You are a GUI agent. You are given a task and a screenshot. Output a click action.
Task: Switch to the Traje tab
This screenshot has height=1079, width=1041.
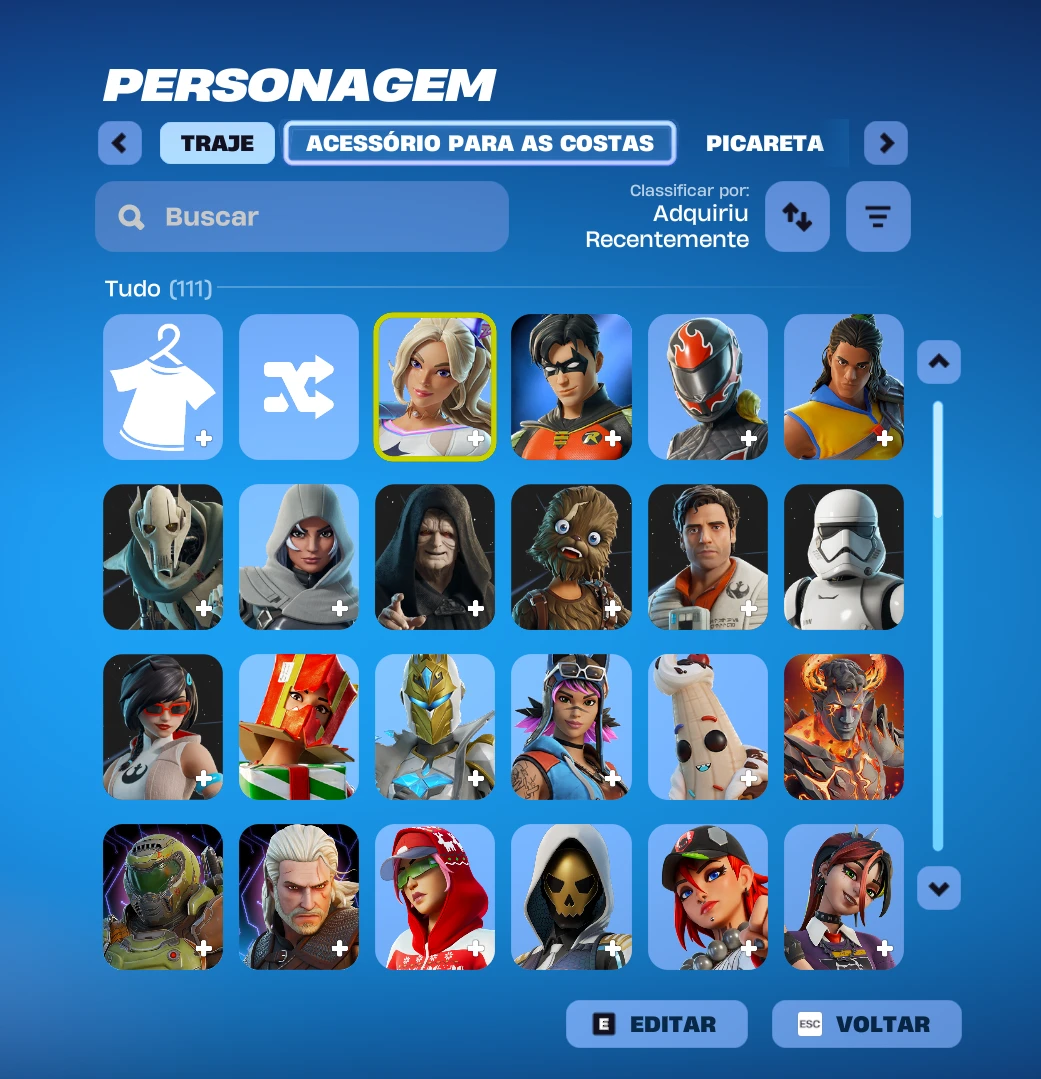coord(217,143)
